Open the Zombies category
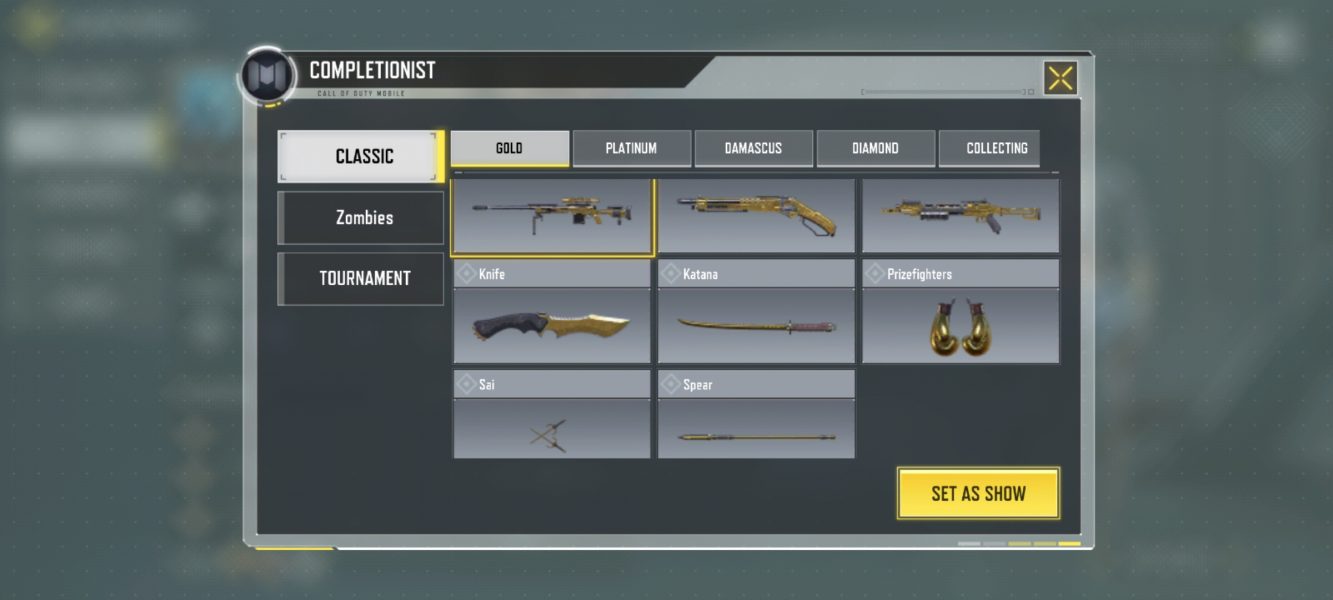1333x600 pixels. (361, 218)
